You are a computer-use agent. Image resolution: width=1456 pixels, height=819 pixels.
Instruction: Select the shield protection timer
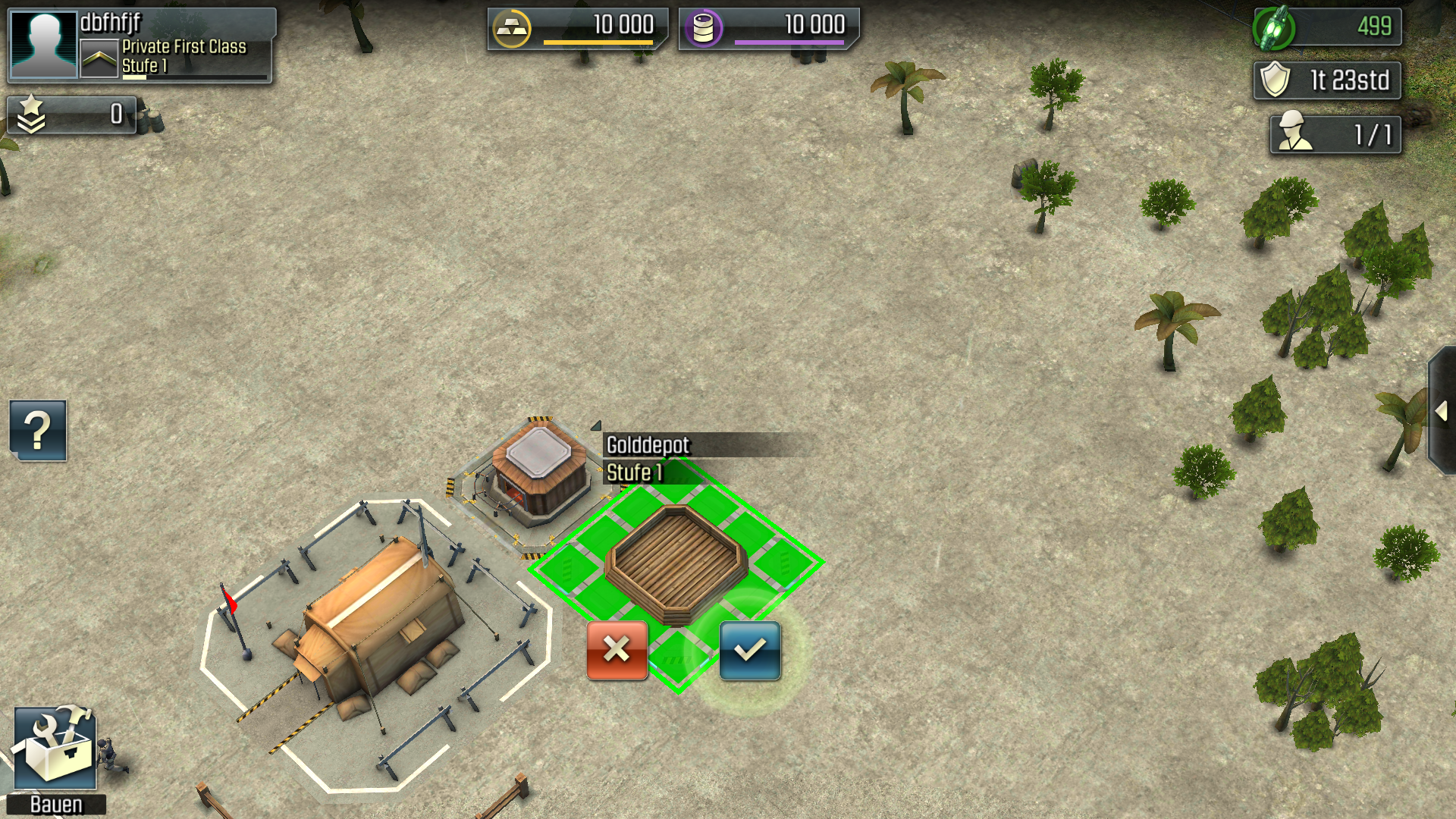[1326, 80]
